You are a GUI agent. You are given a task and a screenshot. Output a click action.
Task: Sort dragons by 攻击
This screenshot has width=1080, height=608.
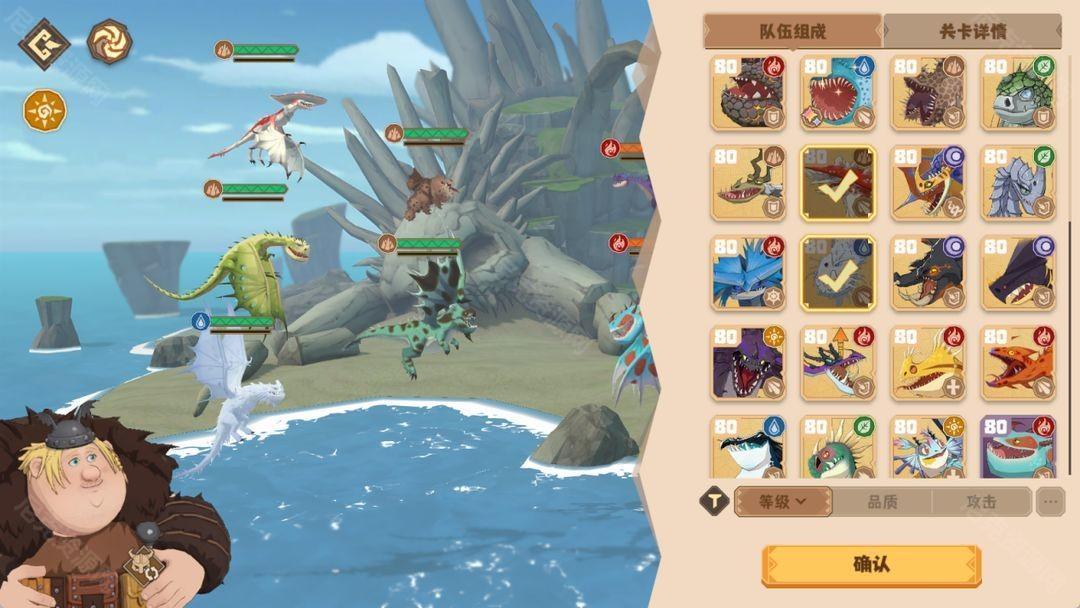point(981,501)
